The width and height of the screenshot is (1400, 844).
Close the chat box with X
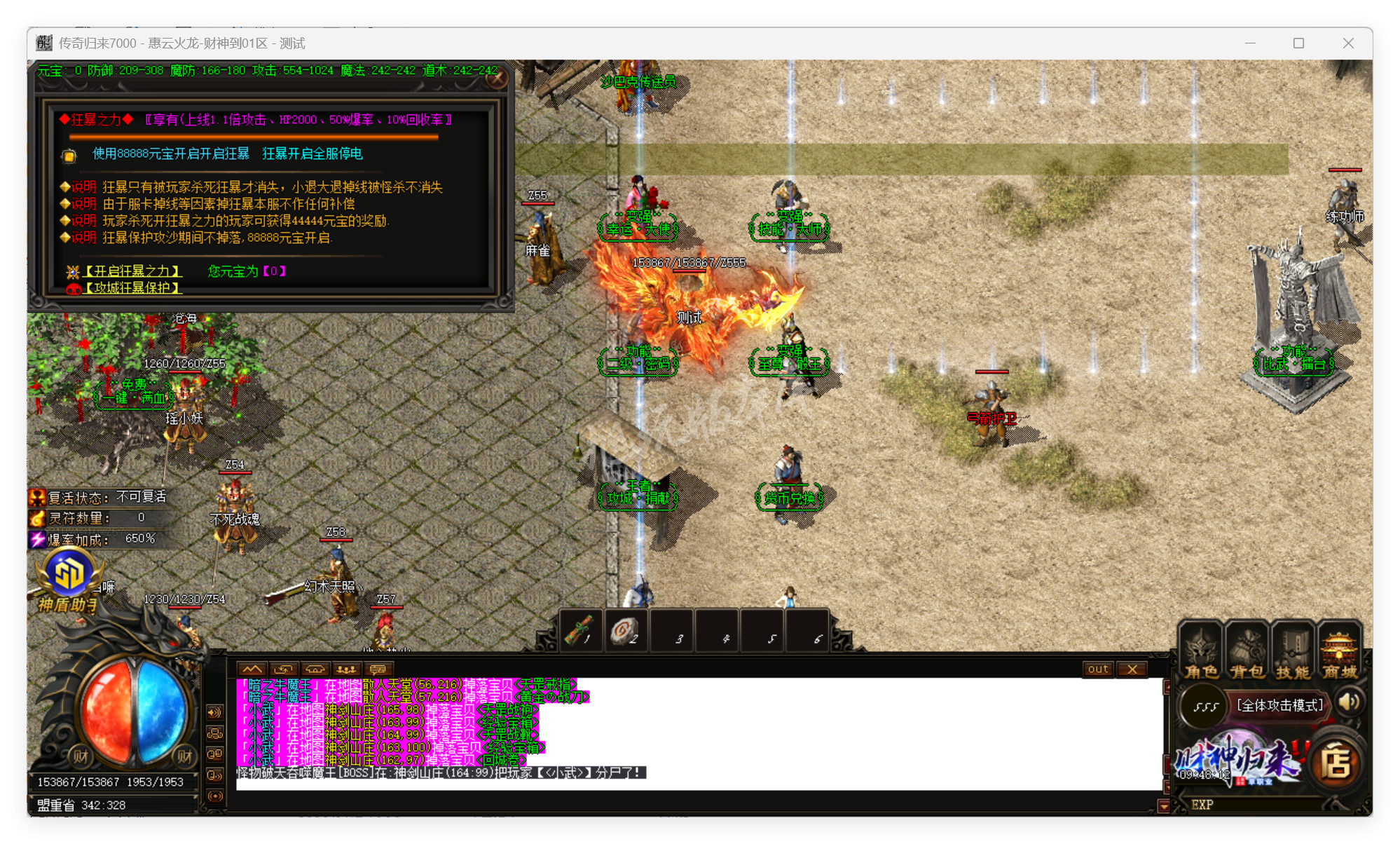click(x=1132, y=669)
